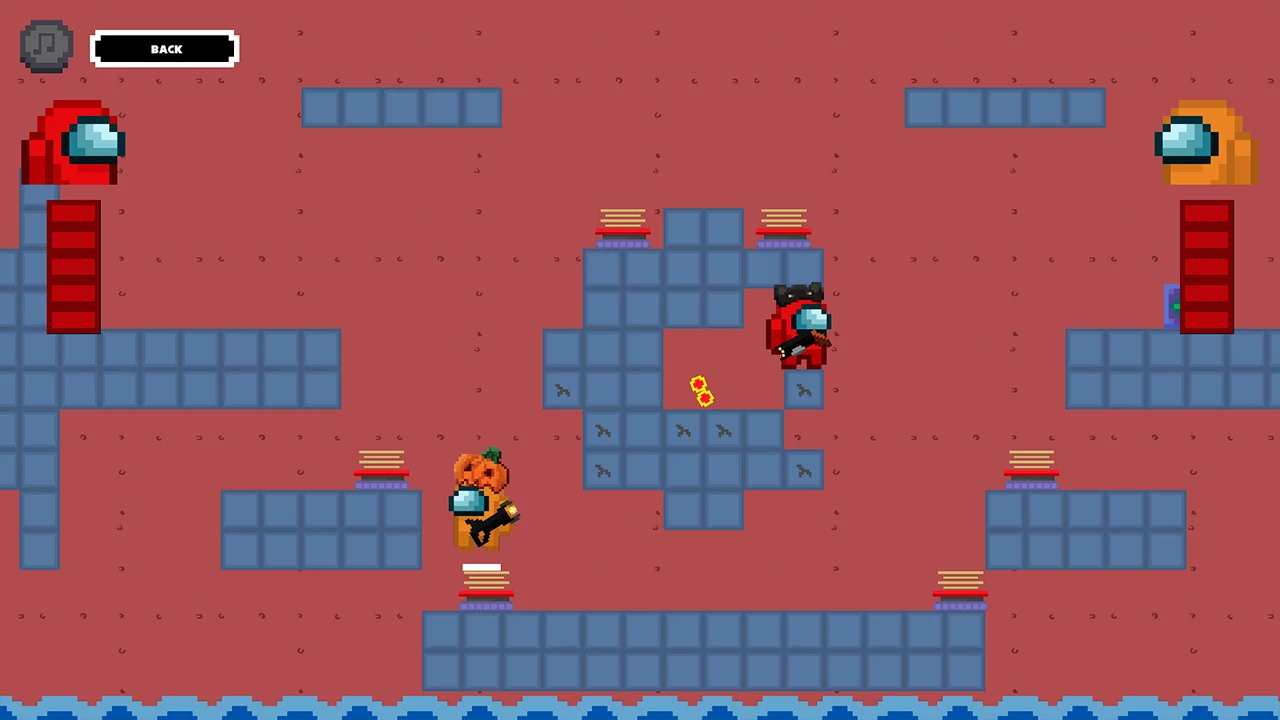Click the white-topped spring under the pumpkin crewmate
1280x720 pixels.
click(486, 575)
